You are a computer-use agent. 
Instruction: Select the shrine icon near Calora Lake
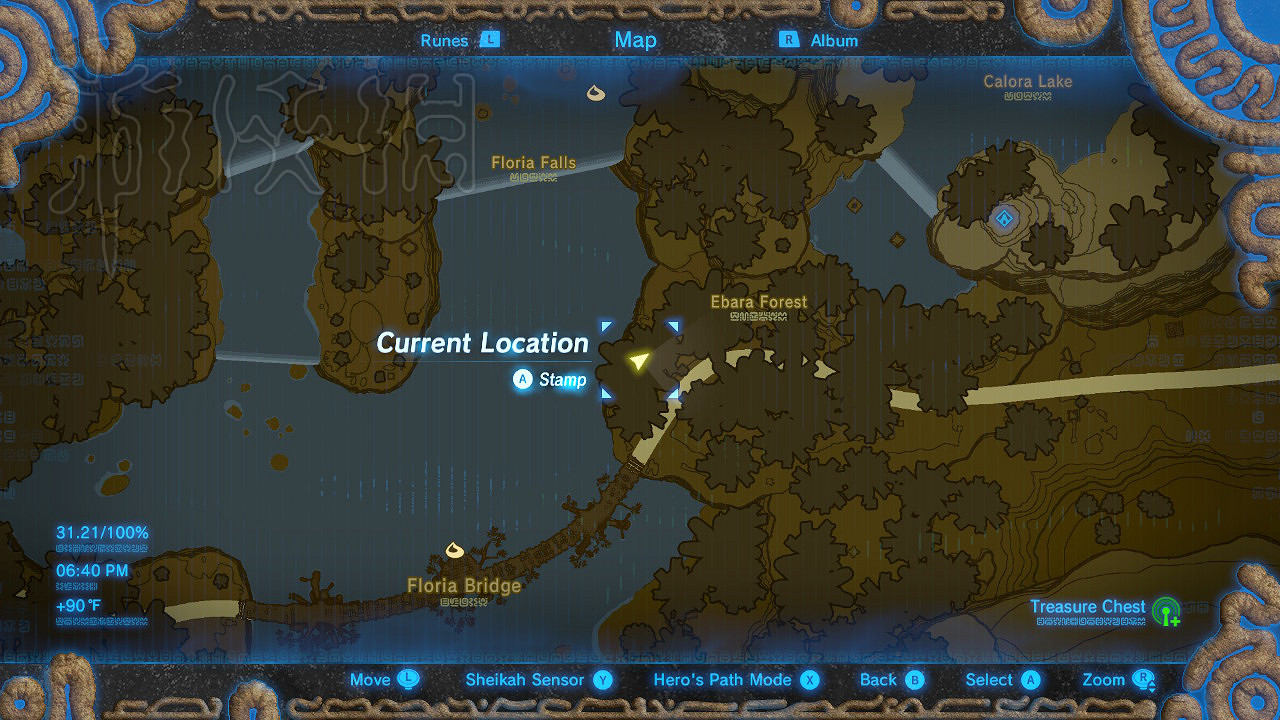pyautogui.click(x=1003, y=218)
